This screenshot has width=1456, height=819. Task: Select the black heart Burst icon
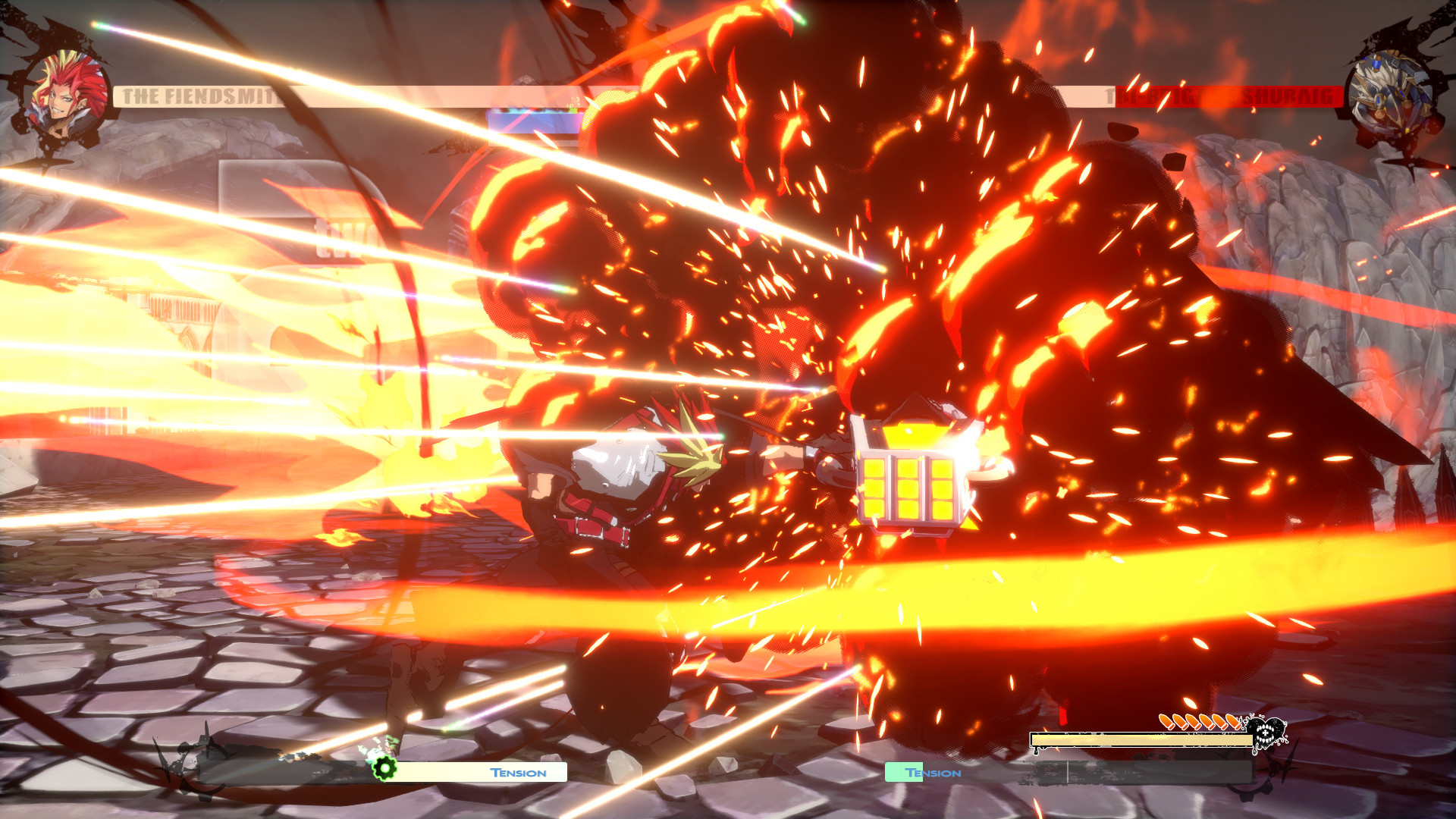[x=1265, y=732]
